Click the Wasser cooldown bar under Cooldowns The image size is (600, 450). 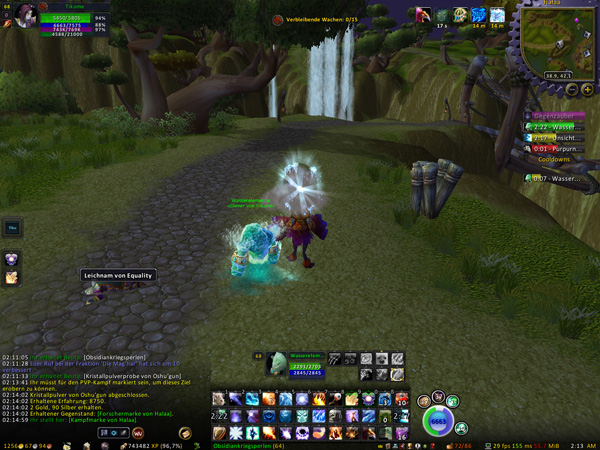pyautogui.click(x=556, y=178)
